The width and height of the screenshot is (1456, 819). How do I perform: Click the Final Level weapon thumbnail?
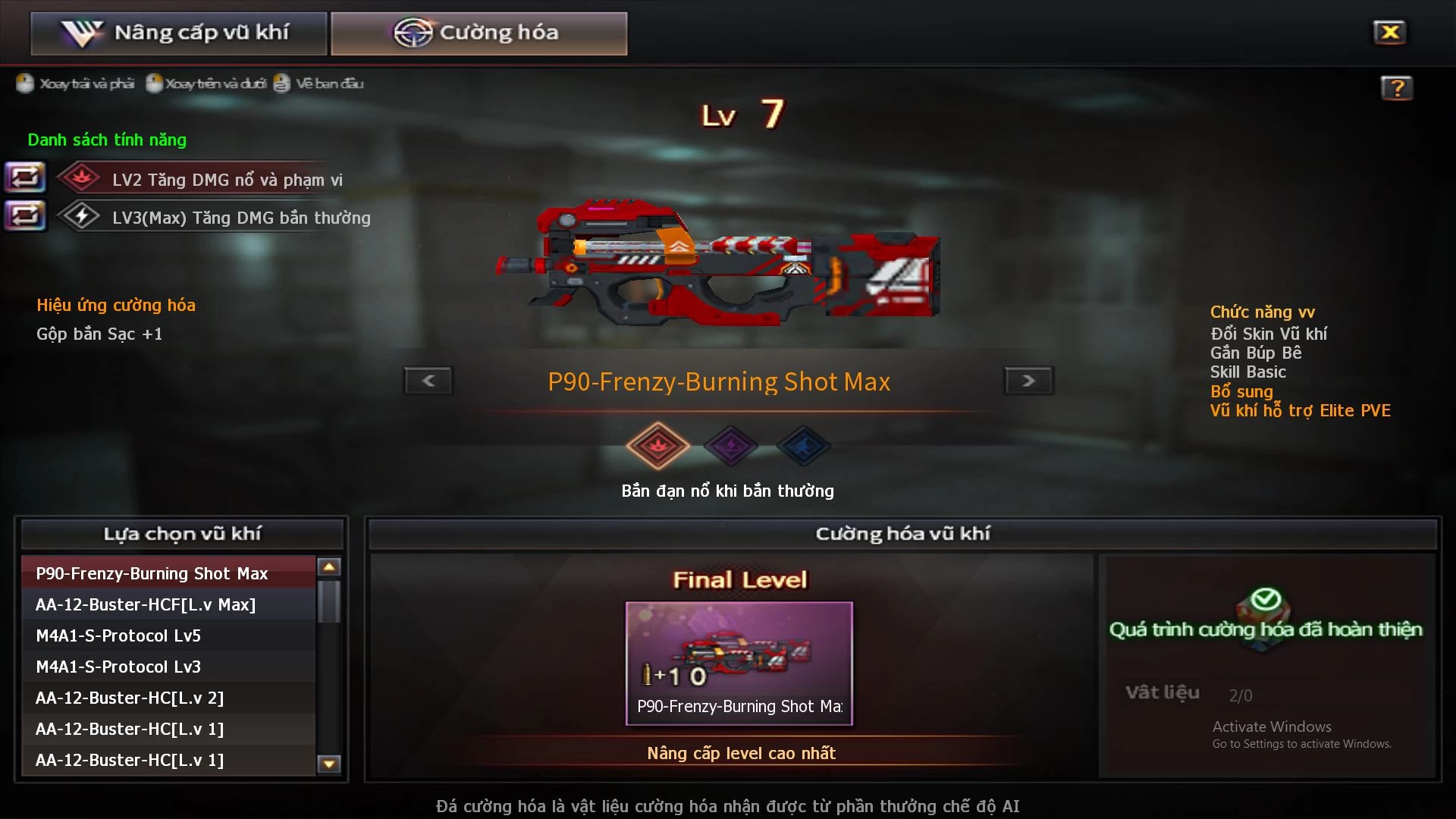pos(739,663)
